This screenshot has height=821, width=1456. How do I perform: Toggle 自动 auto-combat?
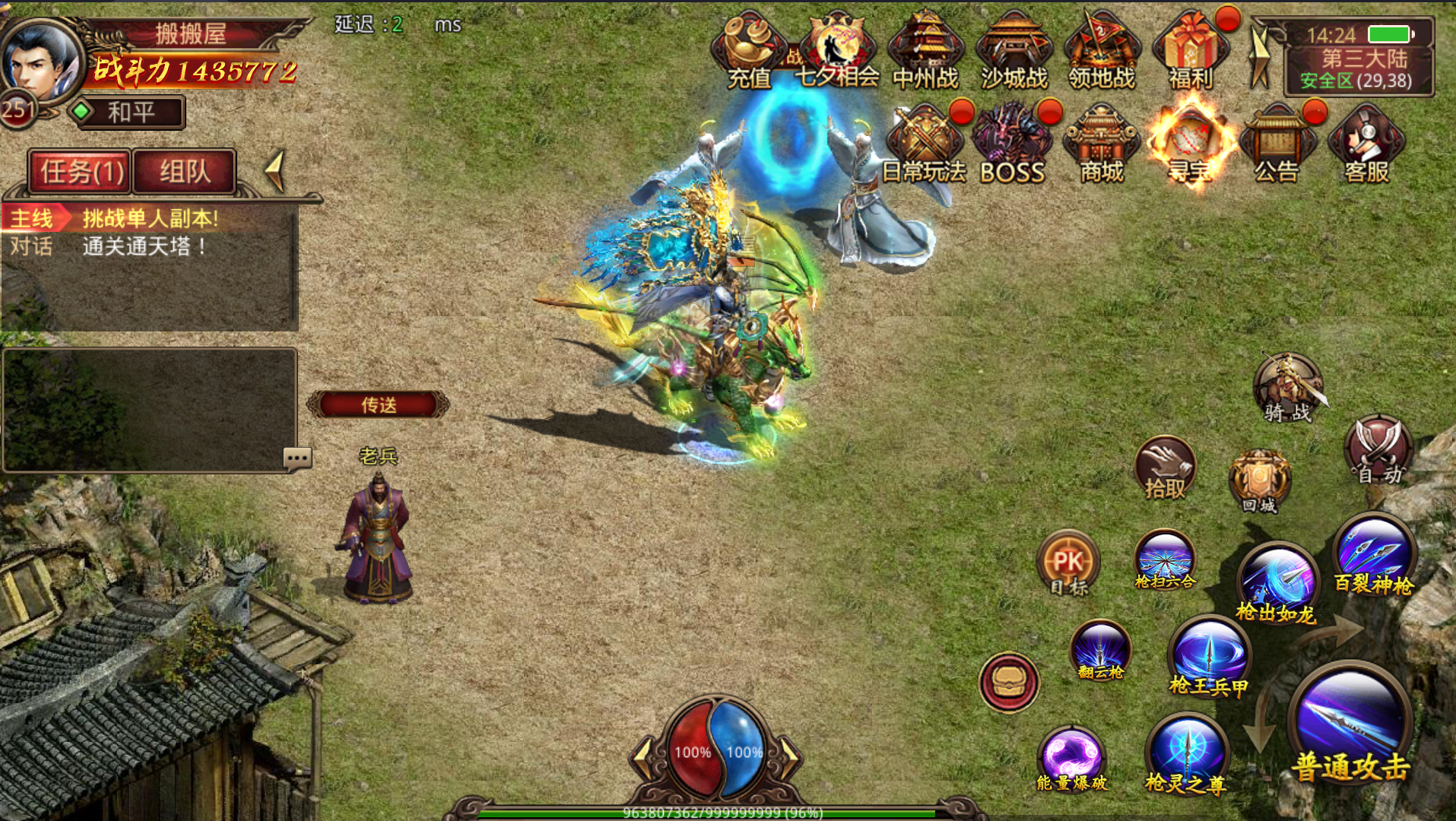point(1378,452)
